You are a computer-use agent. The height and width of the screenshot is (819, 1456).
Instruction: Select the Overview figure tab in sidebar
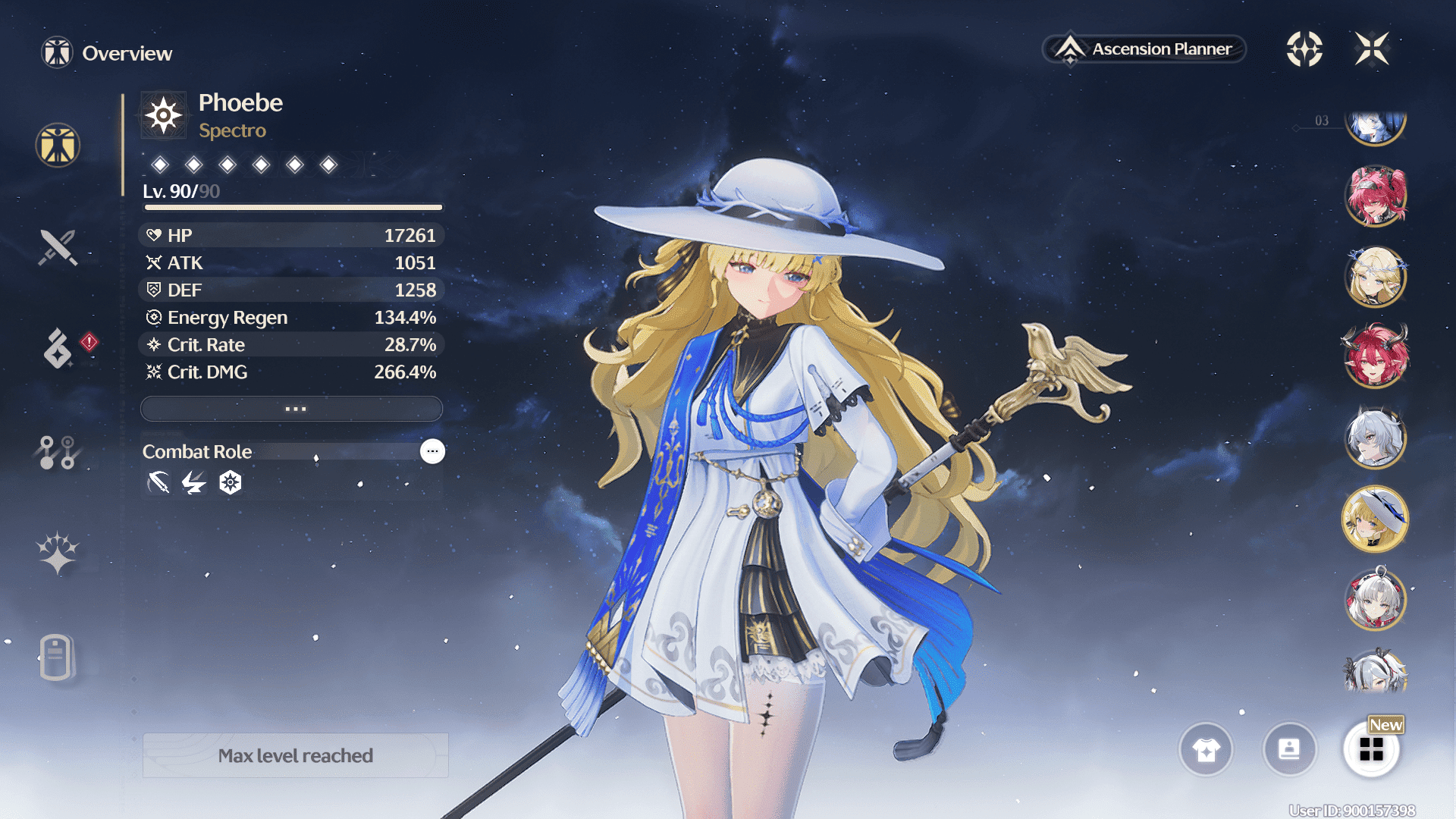click(58, 145)
